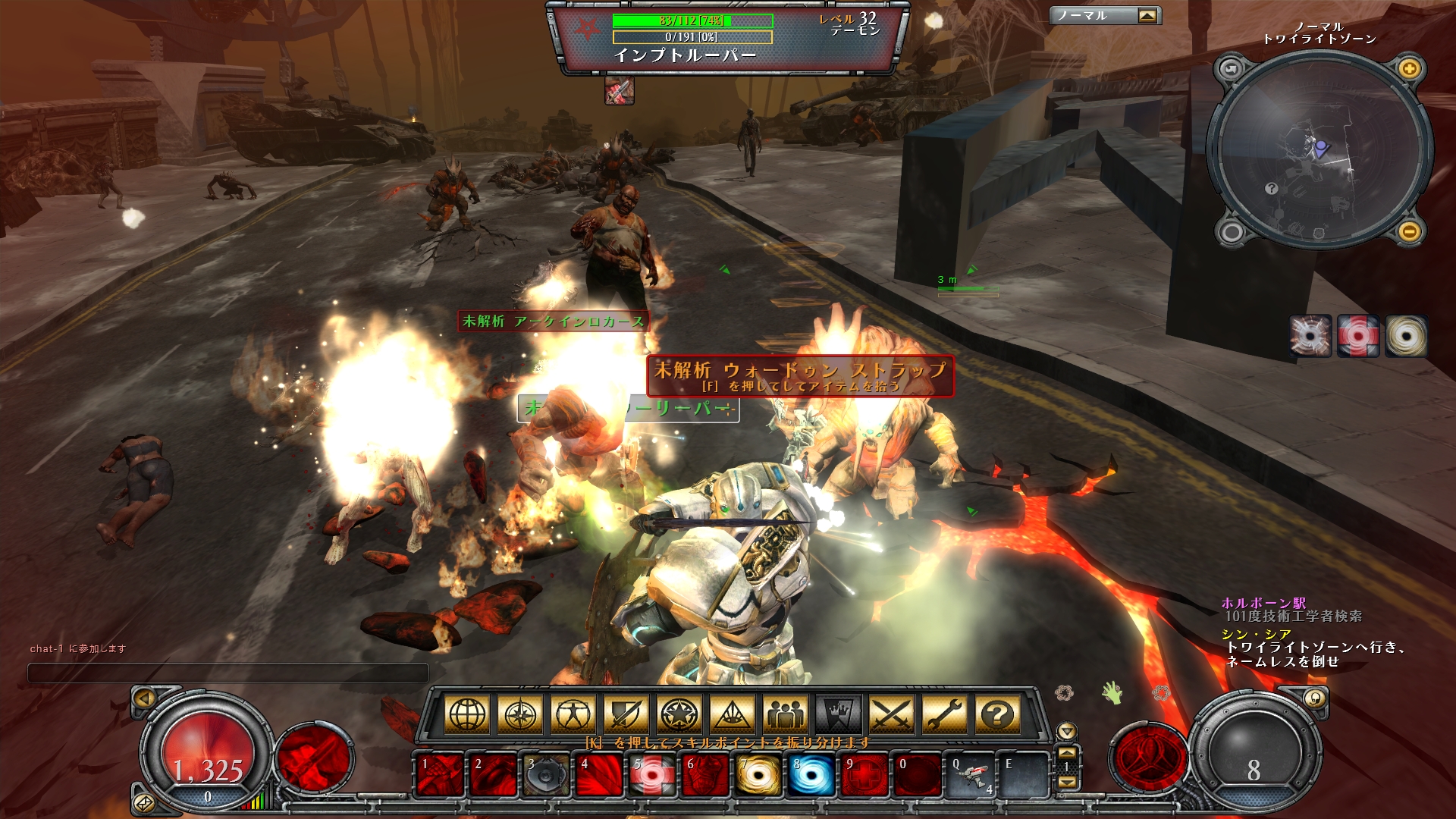
Task: Select the gun item in slot Q
Action: click(971, 776)
